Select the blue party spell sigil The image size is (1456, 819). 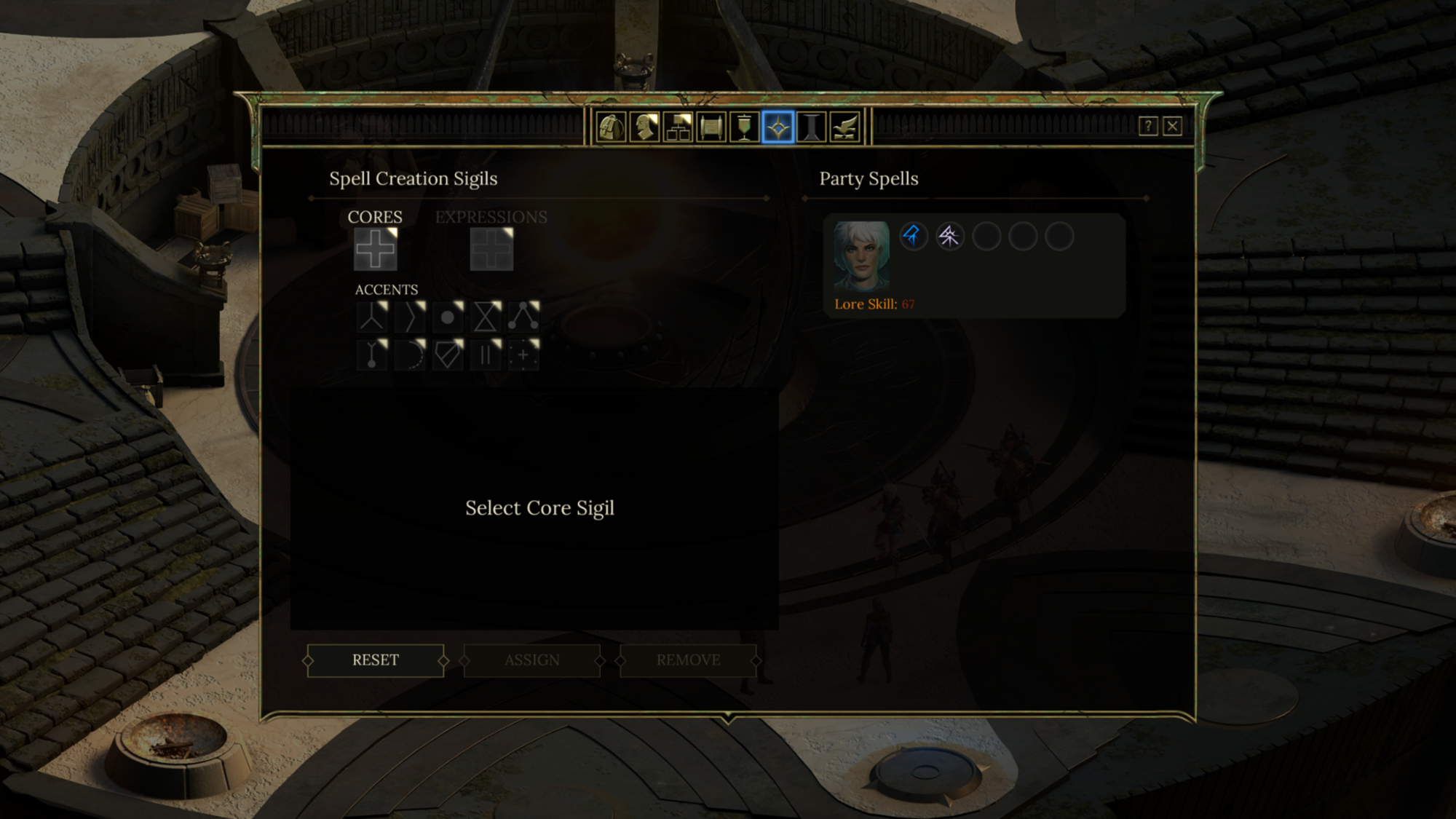point(914,237)
